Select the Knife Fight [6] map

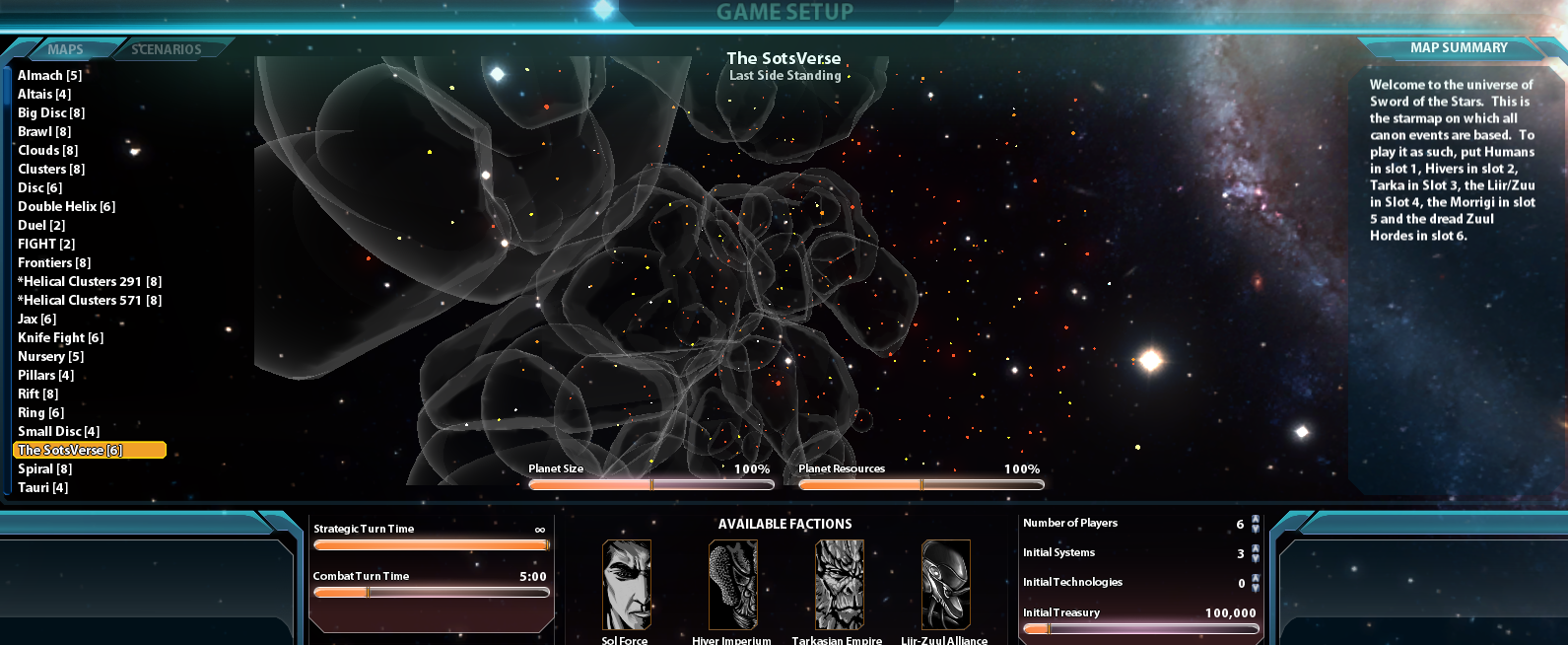60,337
